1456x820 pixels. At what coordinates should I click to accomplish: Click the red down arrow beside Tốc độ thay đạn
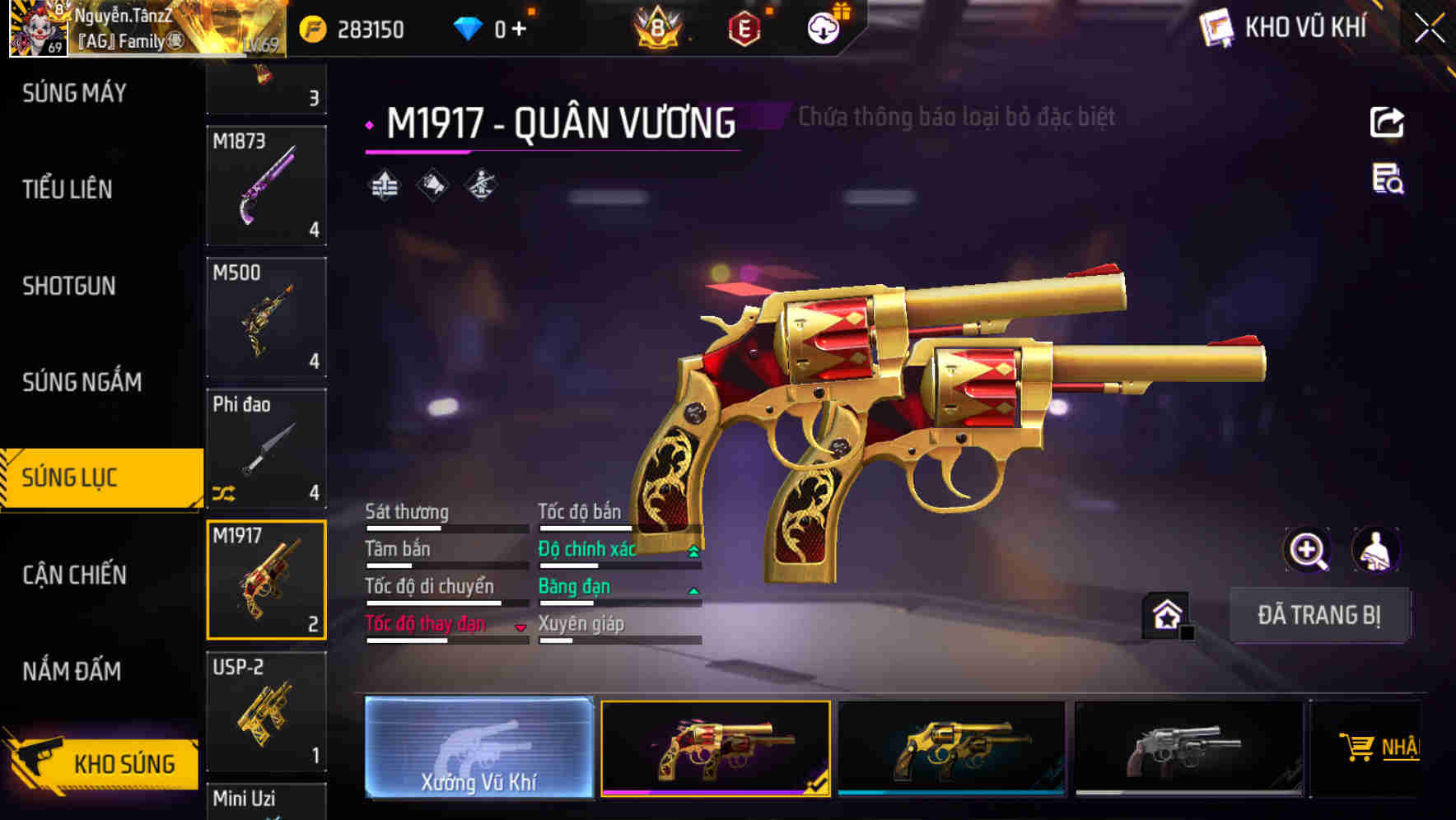521,627
